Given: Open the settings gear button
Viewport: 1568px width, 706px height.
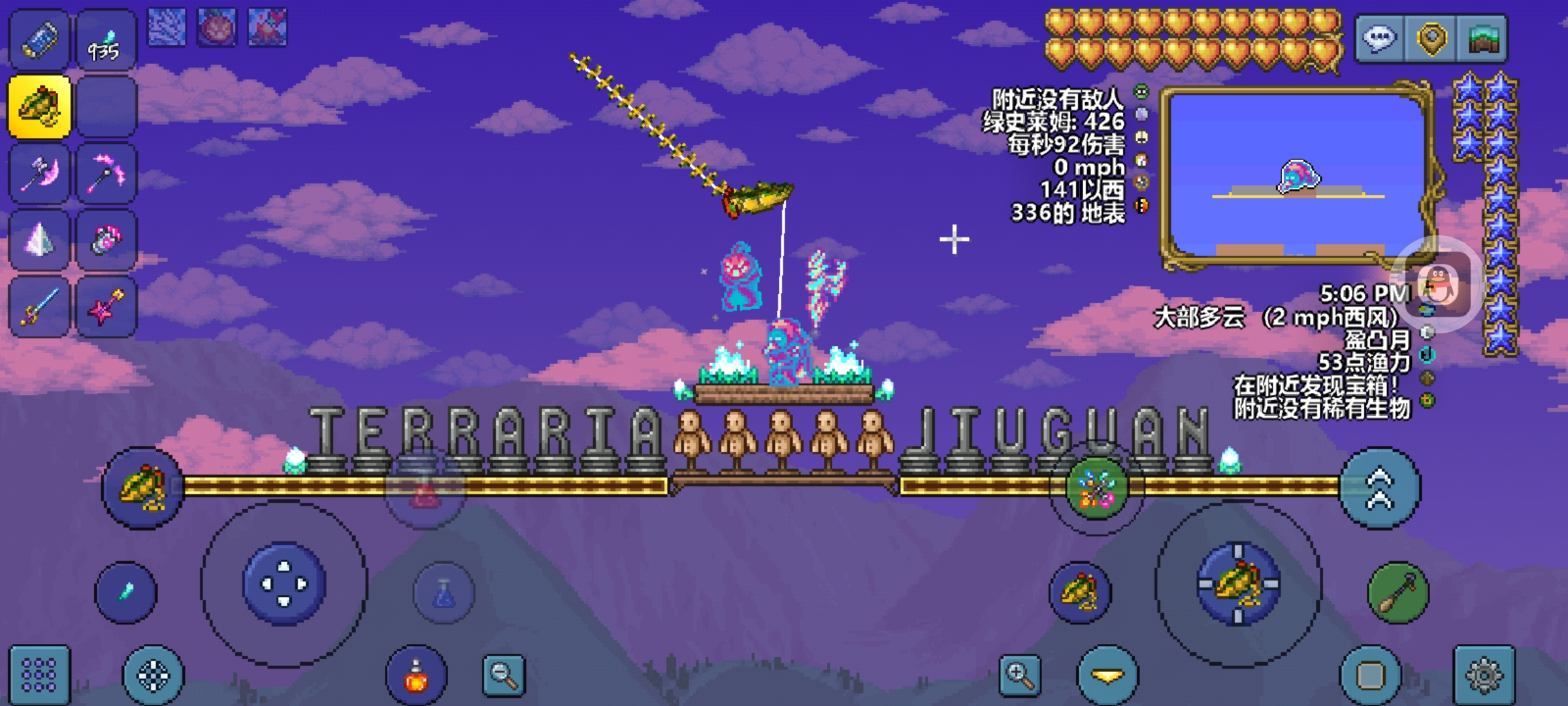Looking at the screenshot, I should (x=1484, y=675).
